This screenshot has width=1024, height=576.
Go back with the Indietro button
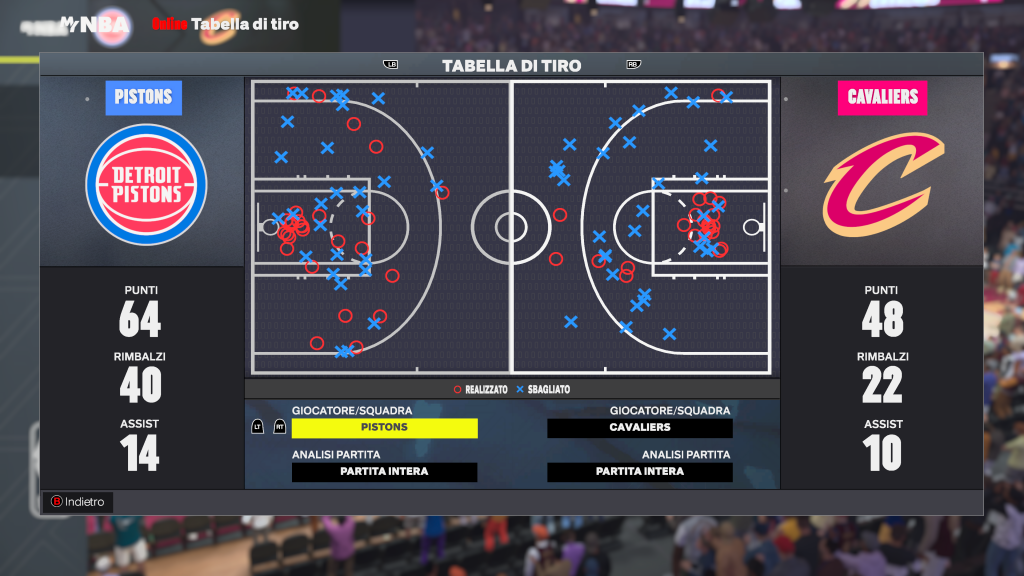click(x=77, y=502)
